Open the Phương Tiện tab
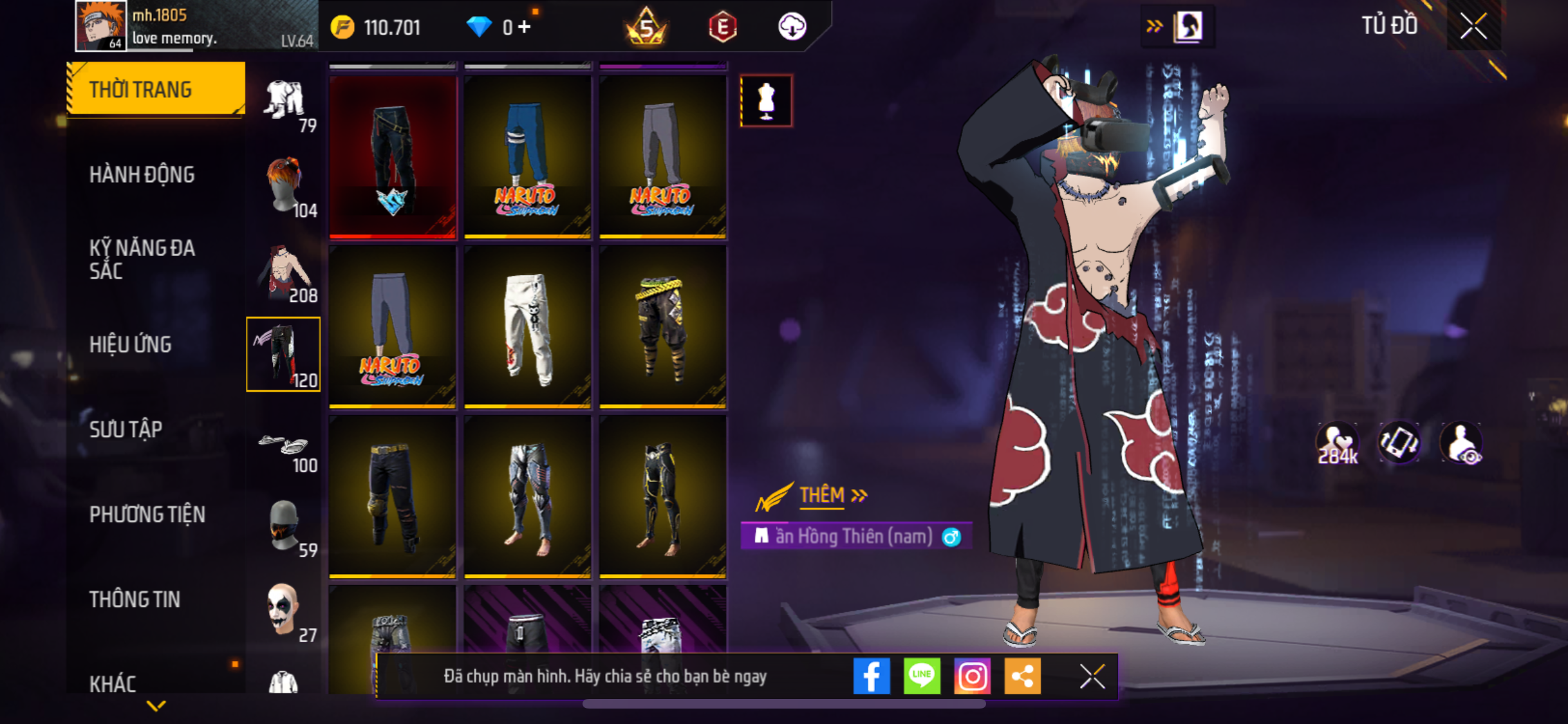The height and width of the screenshot is (724, 1568). (147, 514)
